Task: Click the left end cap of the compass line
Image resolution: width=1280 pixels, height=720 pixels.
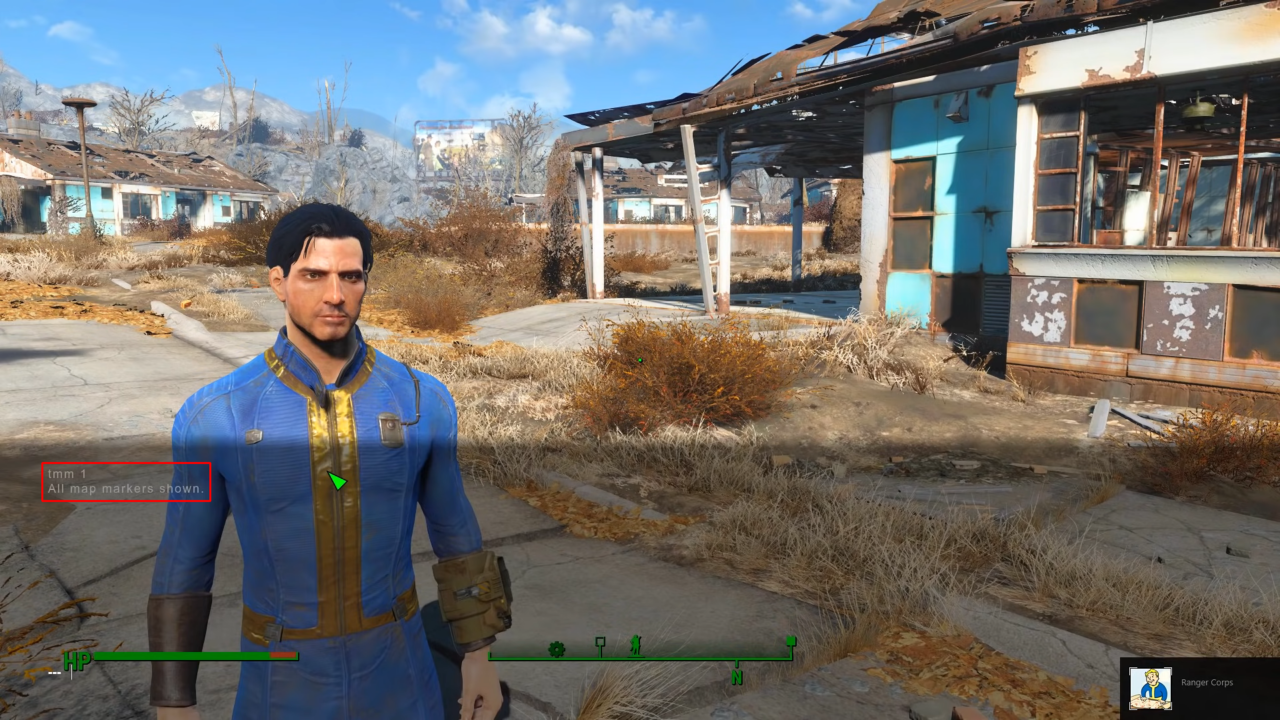Action: 490,655
